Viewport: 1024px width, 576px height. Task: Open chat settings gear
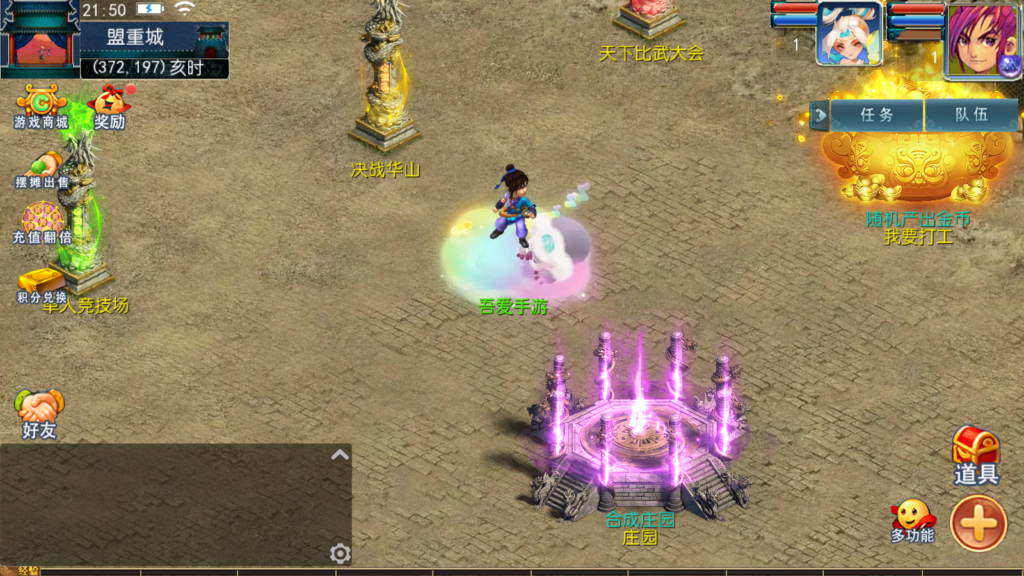(x=340, y=553)
